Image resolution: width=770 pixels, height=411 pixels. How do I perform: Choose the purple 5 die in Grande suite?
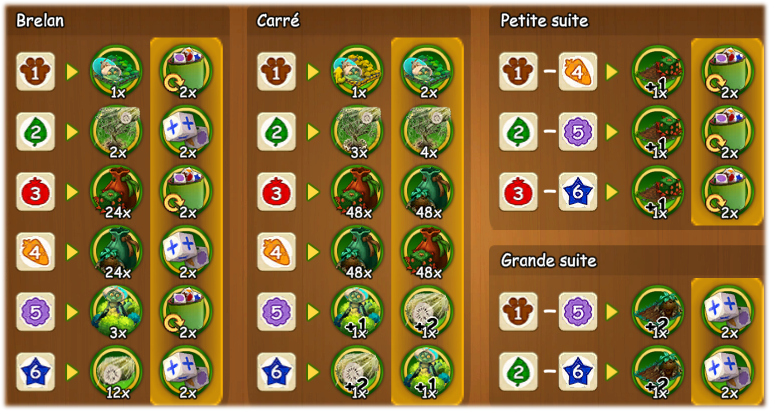[578, 311]
